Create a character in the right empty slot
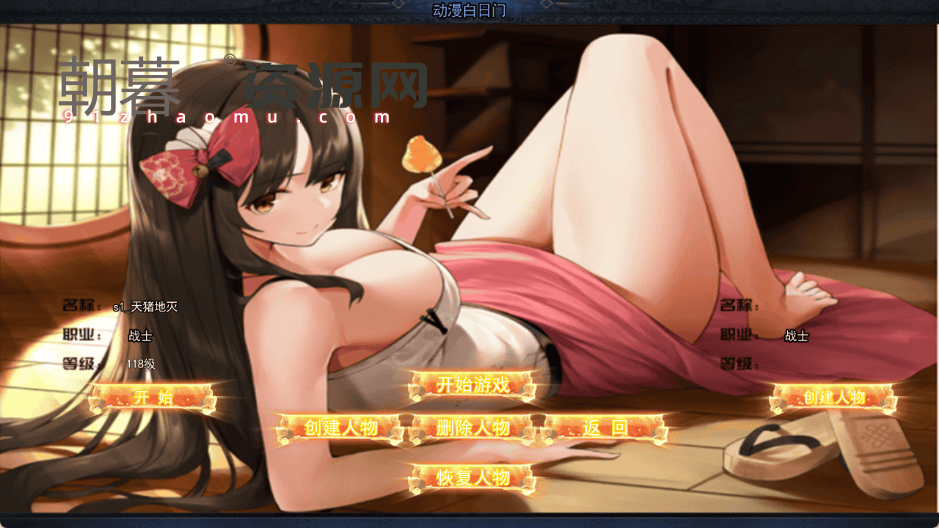 pyautogui.click(x=834, y=398)
